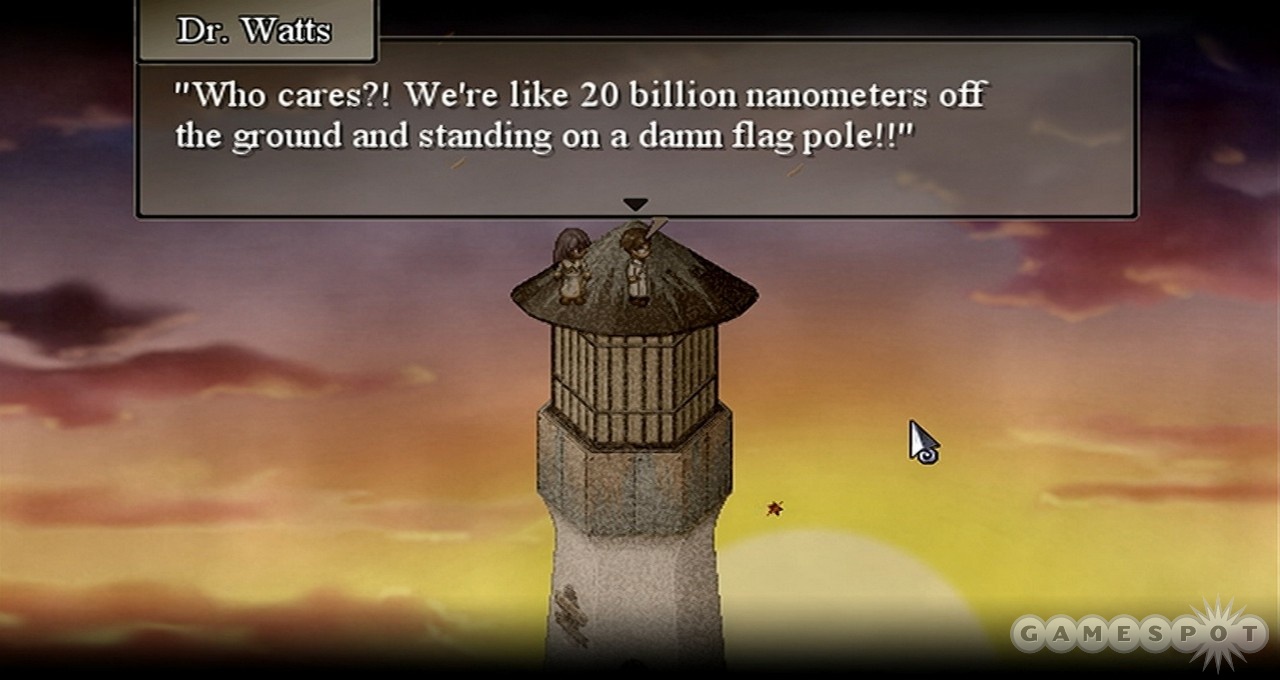Click Dr. Watts' dialogue text box
The width and height of the screenshot is (1280, 680).
(636, 127)
